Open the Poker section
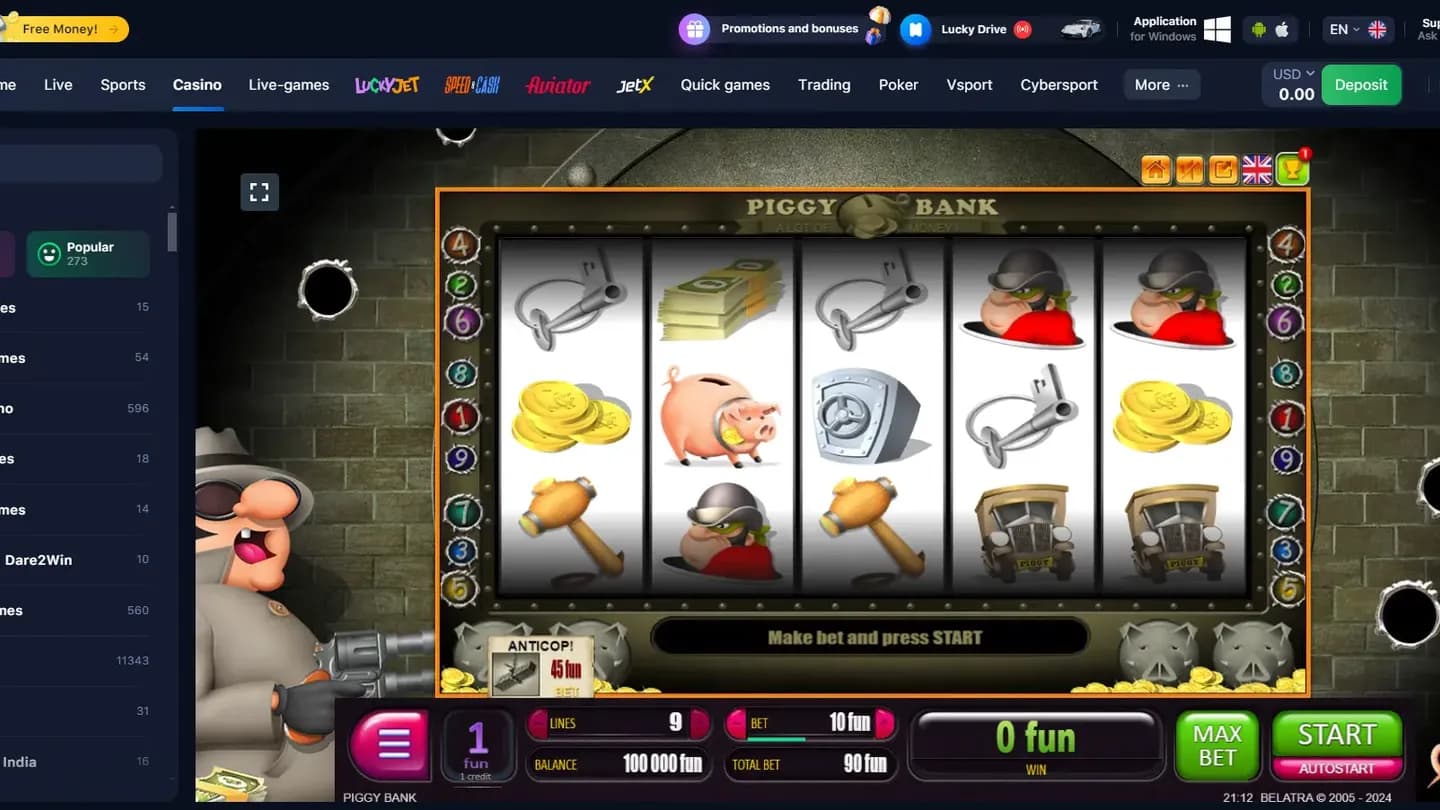The width and height of the screenshot is (1440, 810). coord(898,85)
